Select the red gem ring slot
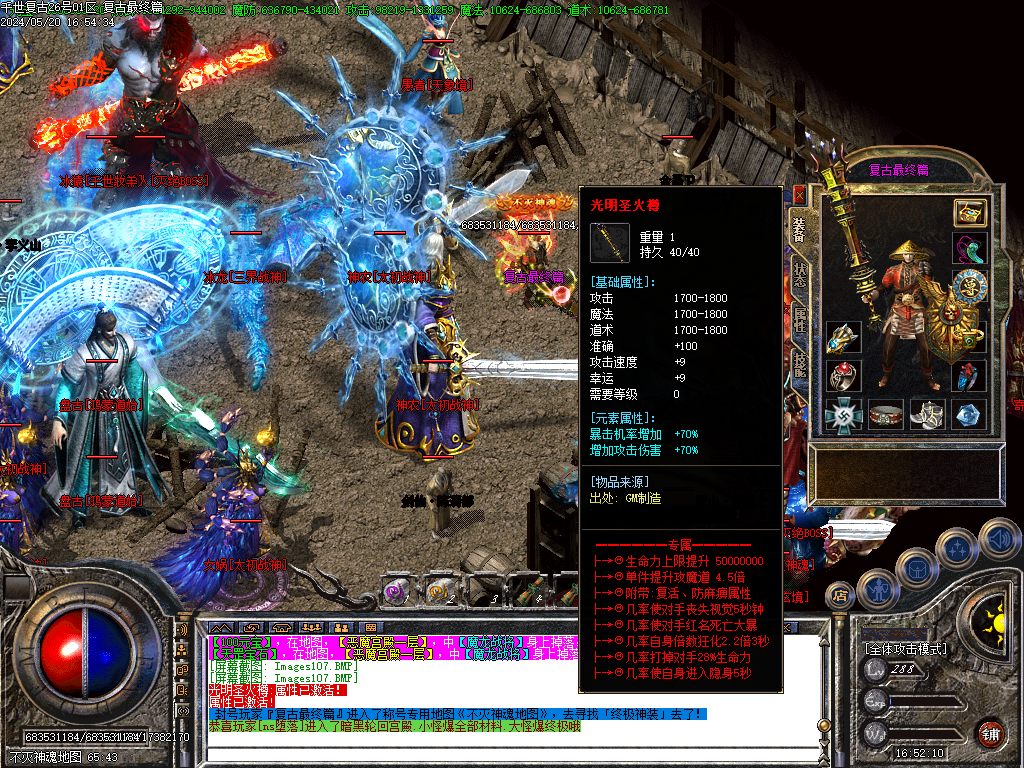1024x768 pixels. 843,376
